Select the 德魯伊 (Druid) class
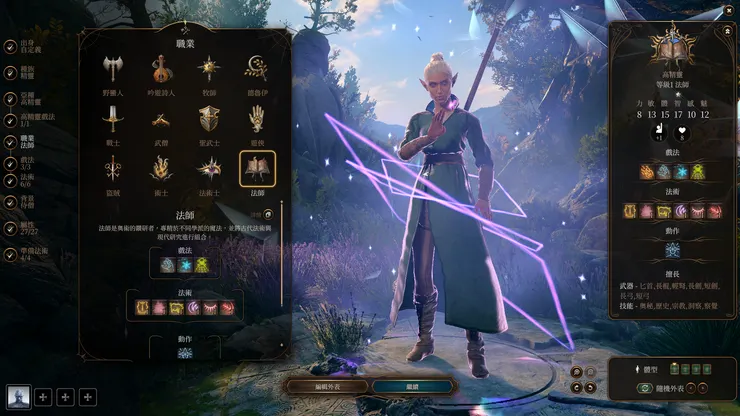 tap(257, 69)
